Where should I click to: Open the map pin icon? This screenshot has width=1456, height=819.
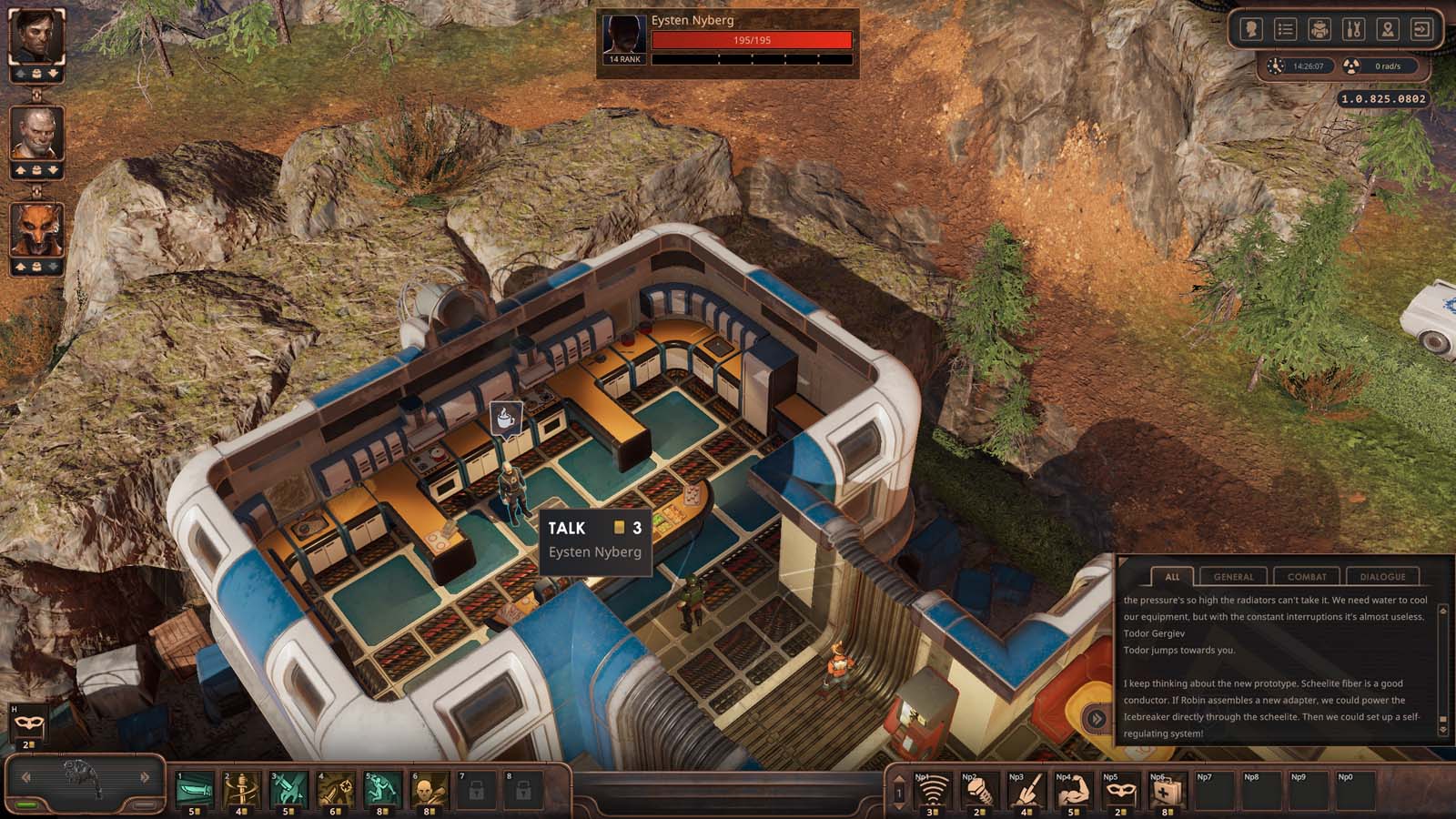[x=1387, y=29]
